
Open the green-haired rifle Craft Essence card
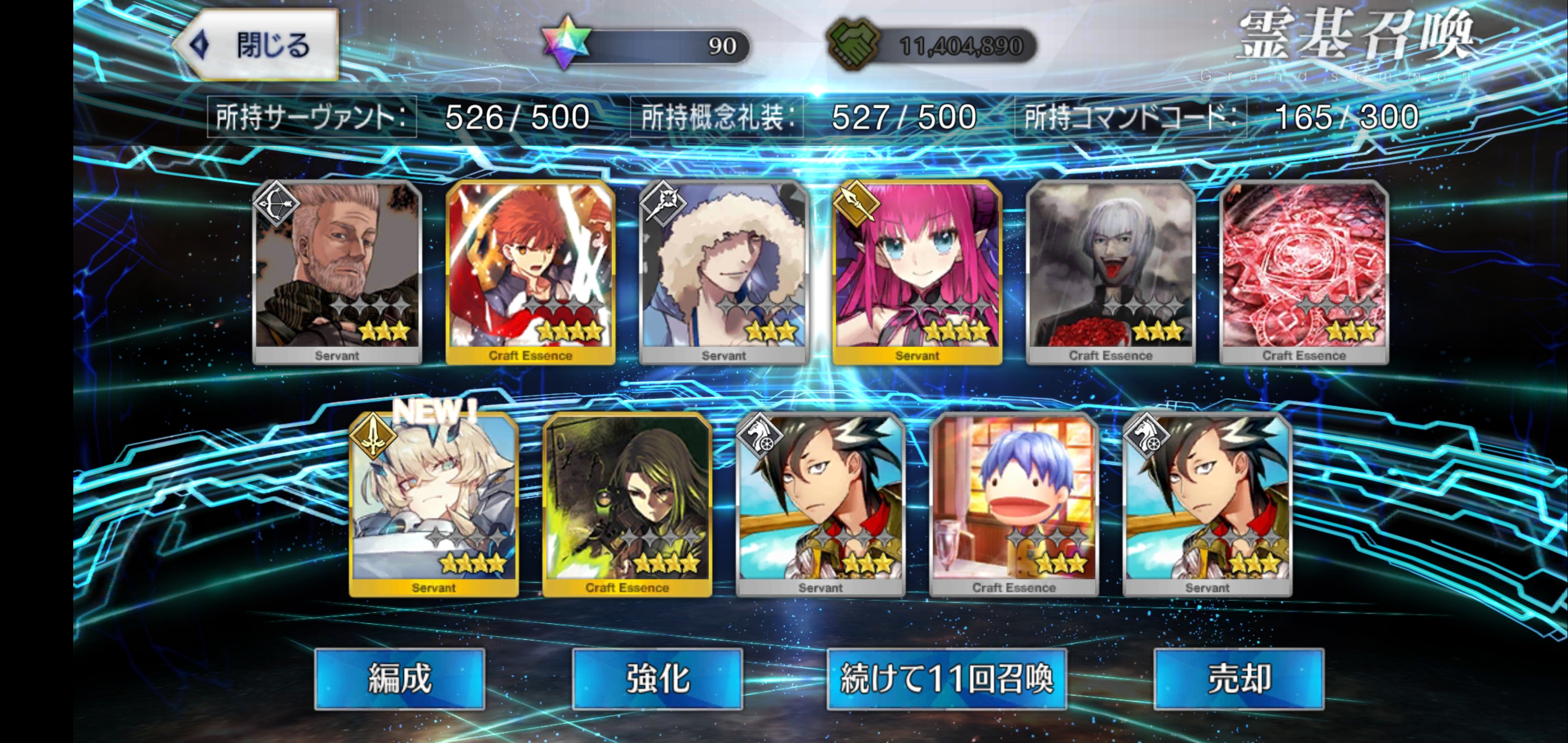tap(627, 504)
